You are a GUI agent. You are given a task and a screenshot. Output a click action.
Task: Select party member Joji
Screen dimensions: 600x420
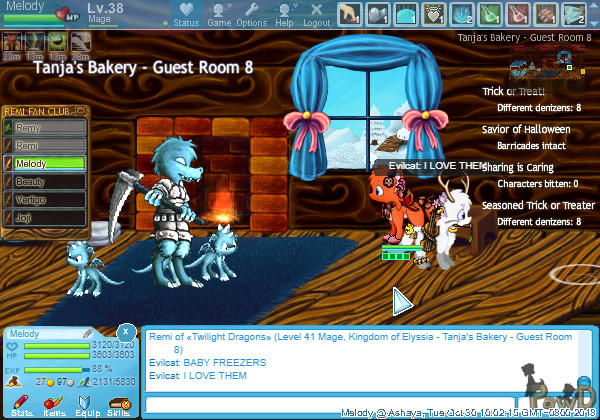point(47,216)
